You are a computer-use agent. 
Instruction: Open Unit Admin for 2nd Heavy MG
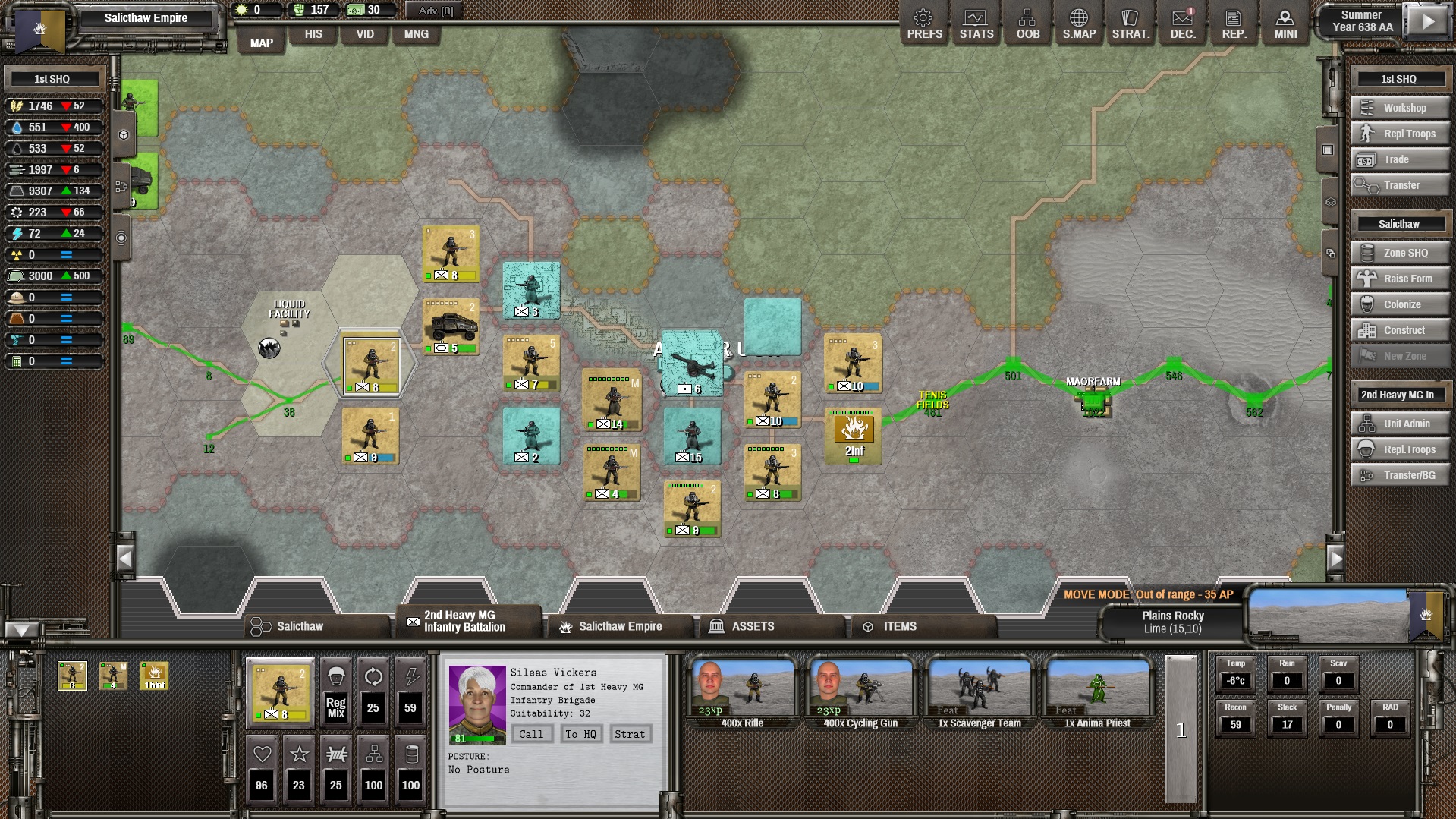pos(1399,424)
